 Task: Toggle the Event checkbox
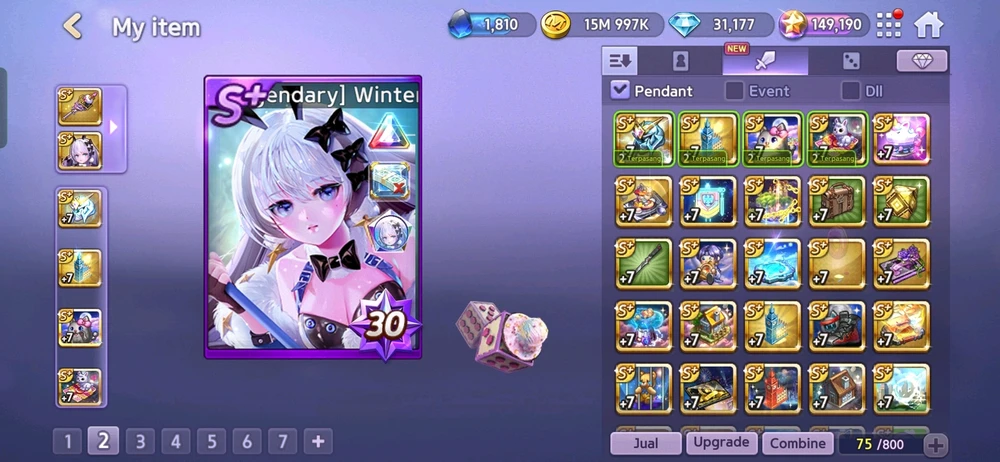(x=734, y=91)
